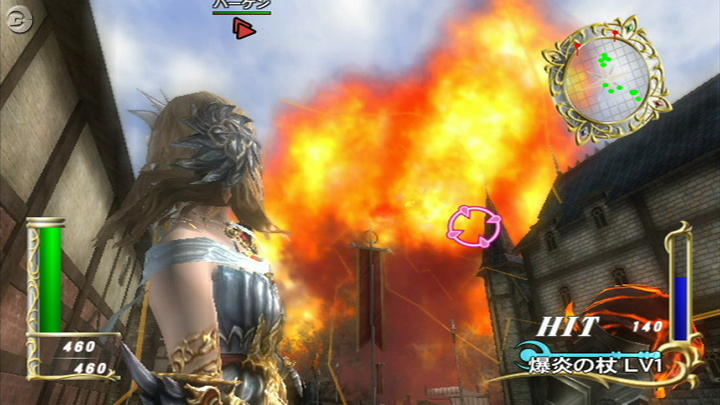Click the pink lock-on target reticle
The height and width of the screenshot is (405, 720).
coord(472,225)
